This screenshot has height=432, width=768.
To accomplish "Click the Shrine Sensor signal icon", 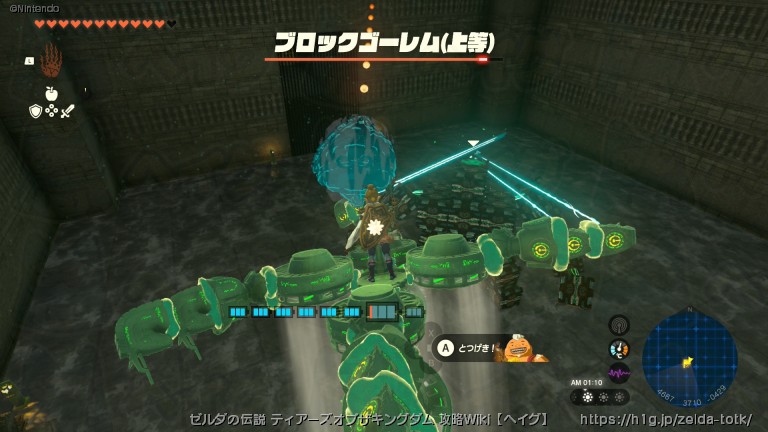I will tap(619, 325).
